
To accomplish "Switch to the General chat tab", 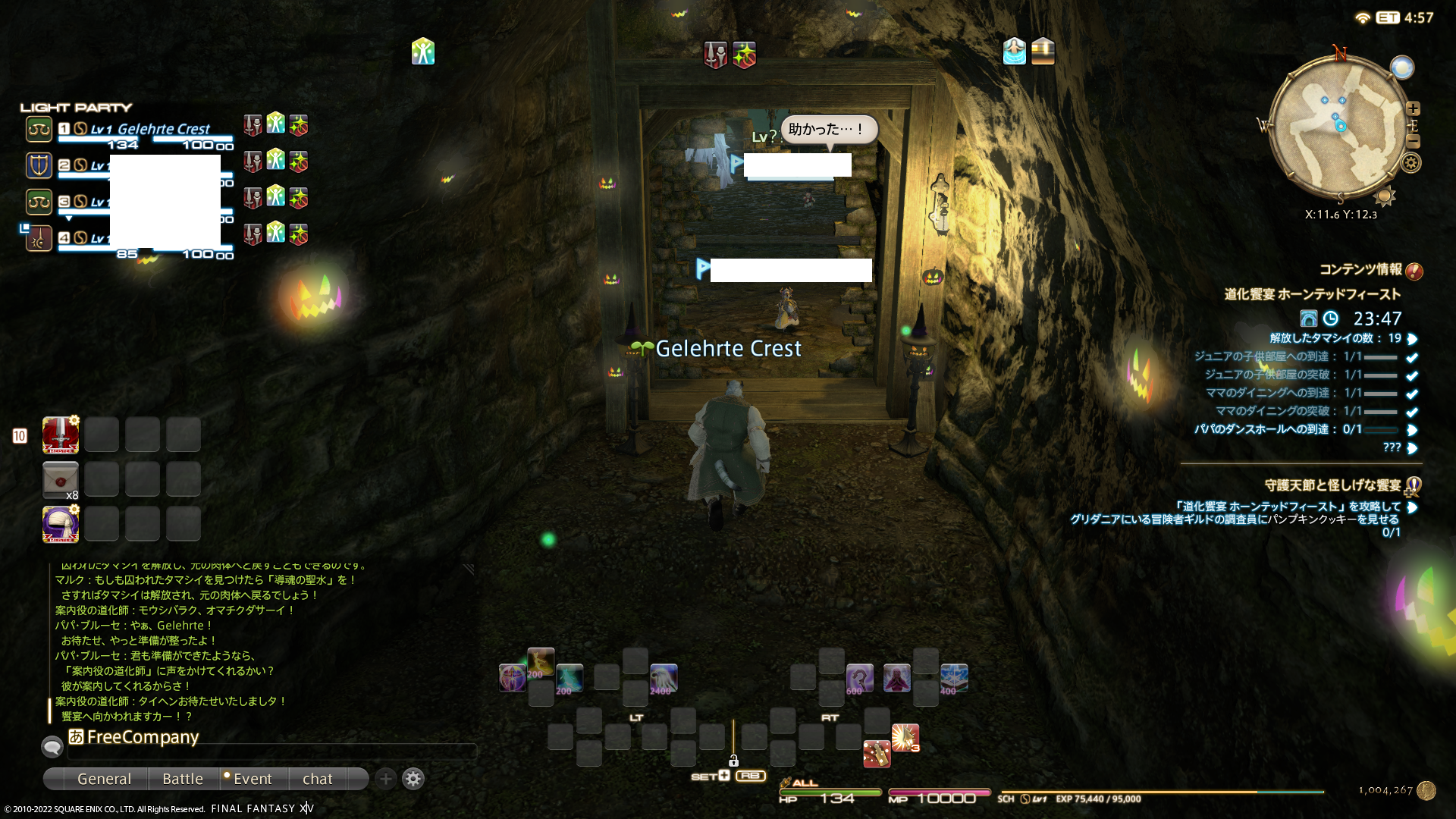I will coord(104,779).
